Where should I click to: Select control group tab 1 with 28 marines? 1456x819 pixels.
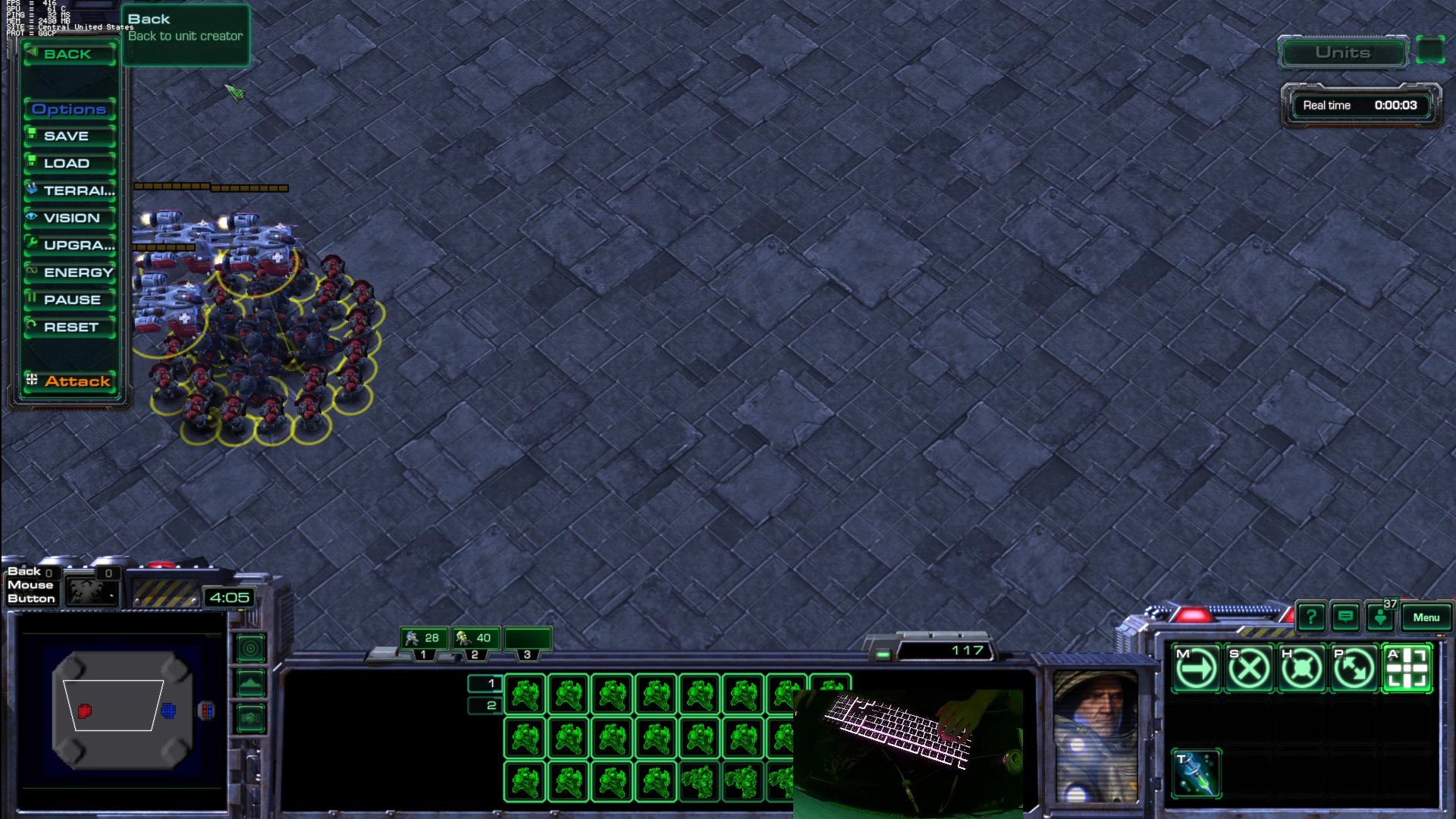coord(425,639)
